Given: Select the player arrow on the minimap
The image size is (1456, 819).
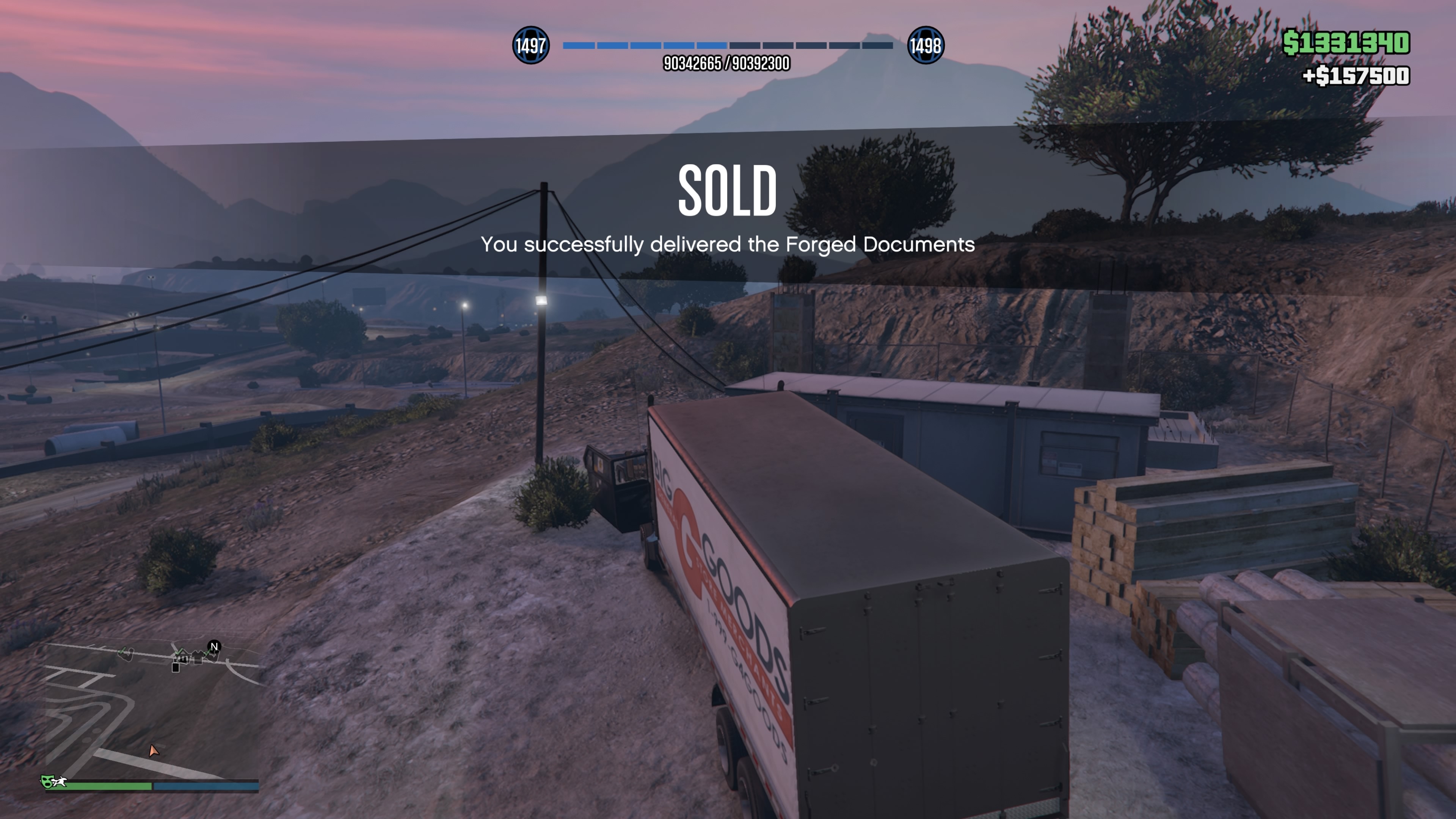Looking at the screenshot, I should click(x=153, y=751).
